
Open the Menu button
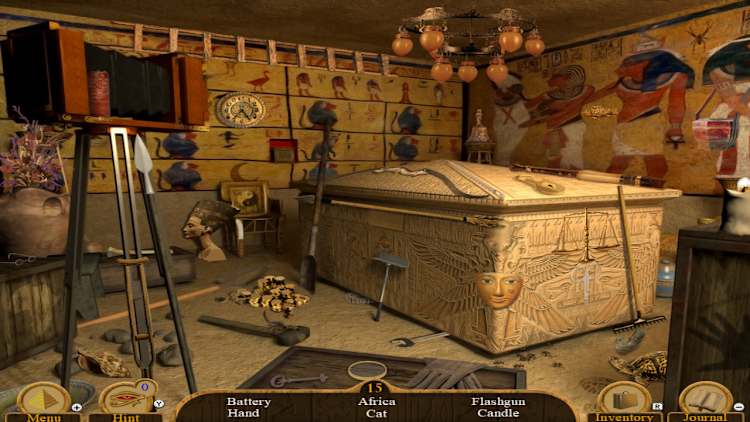(x=43, y=402)
